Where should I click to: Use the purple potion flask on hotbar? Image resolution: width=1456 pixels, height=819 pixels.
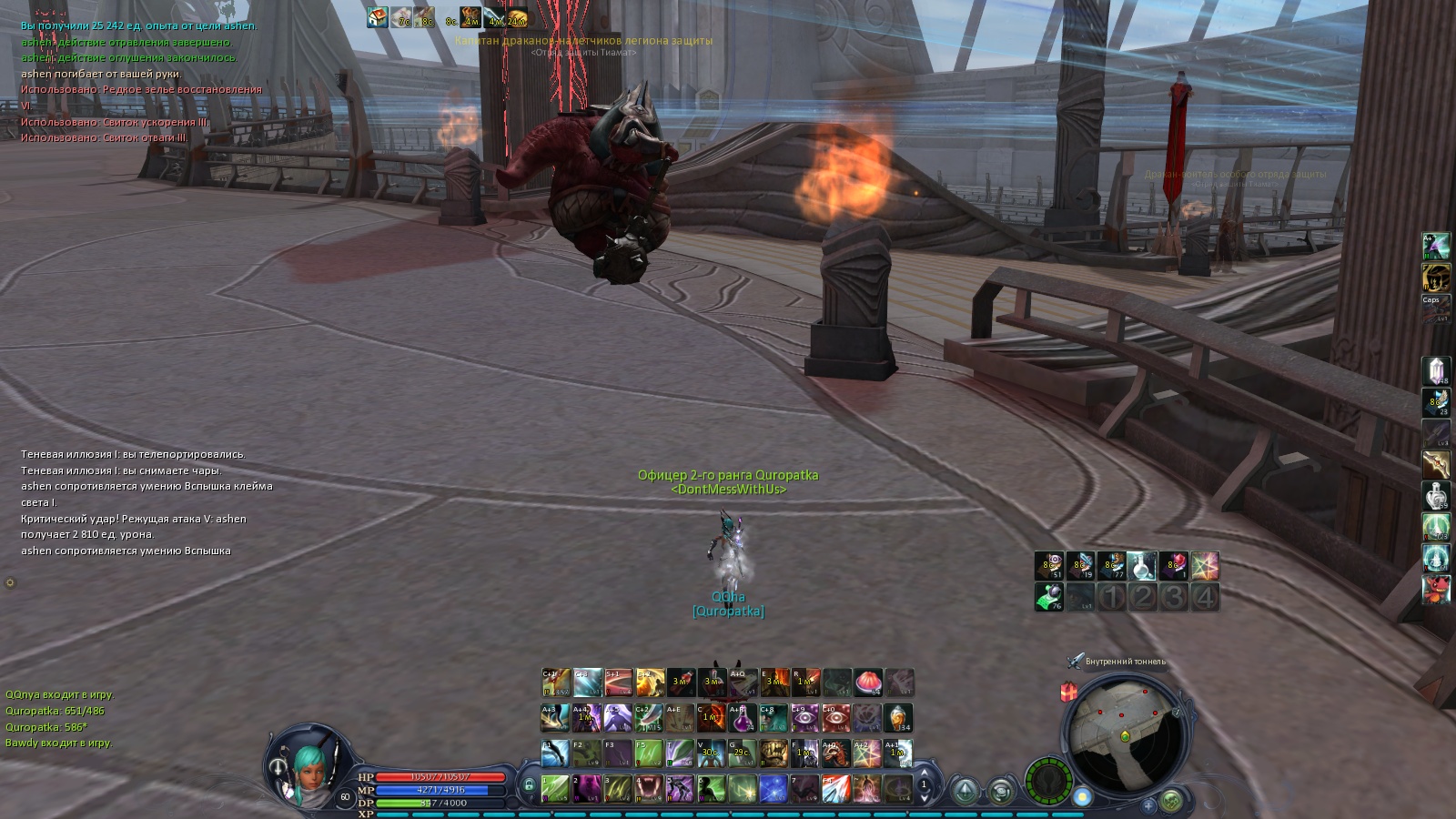click(x=743, y=718)
